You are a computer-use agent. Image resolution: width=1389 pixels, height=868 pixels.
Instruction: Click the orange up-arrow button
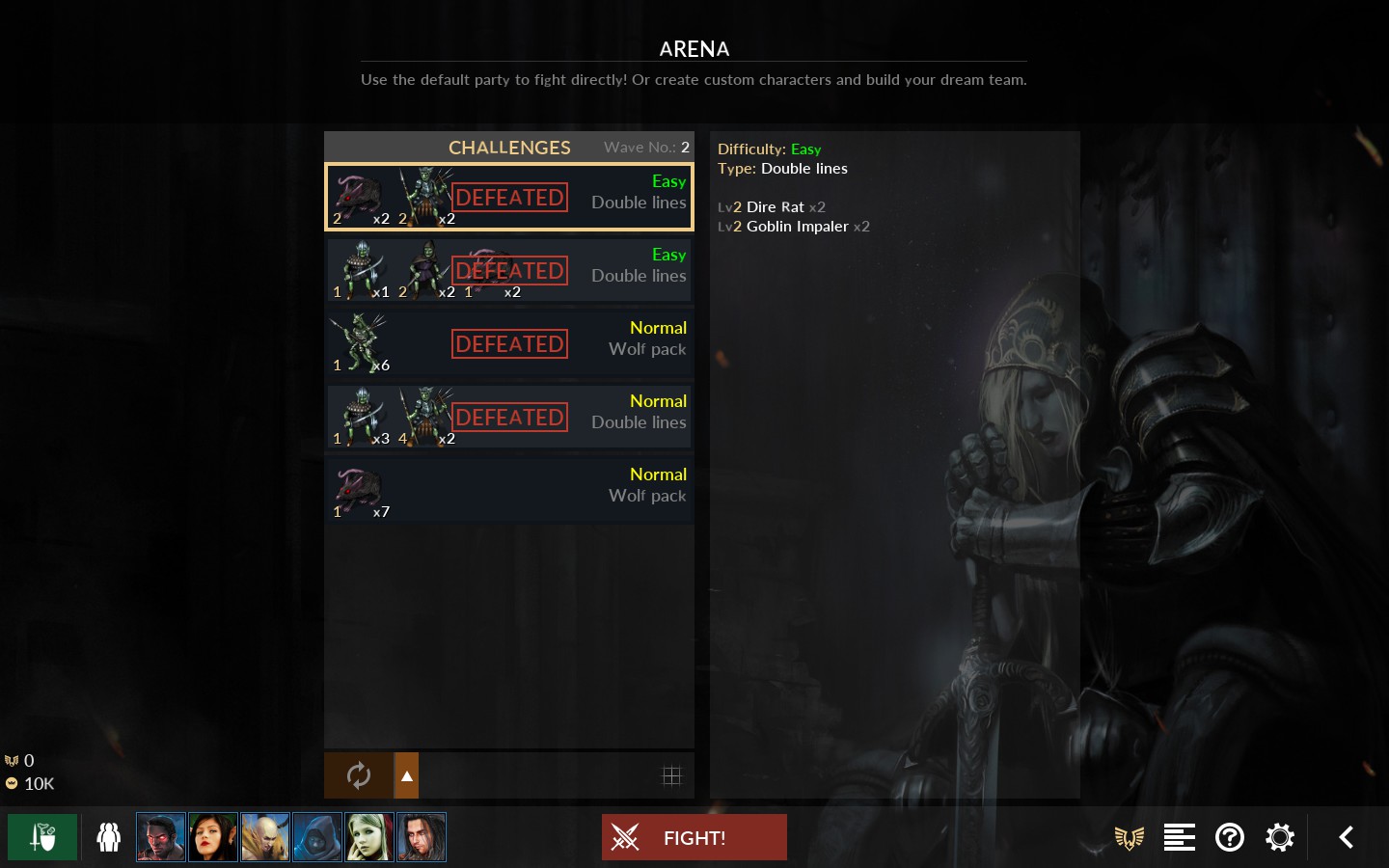point(407,775)
